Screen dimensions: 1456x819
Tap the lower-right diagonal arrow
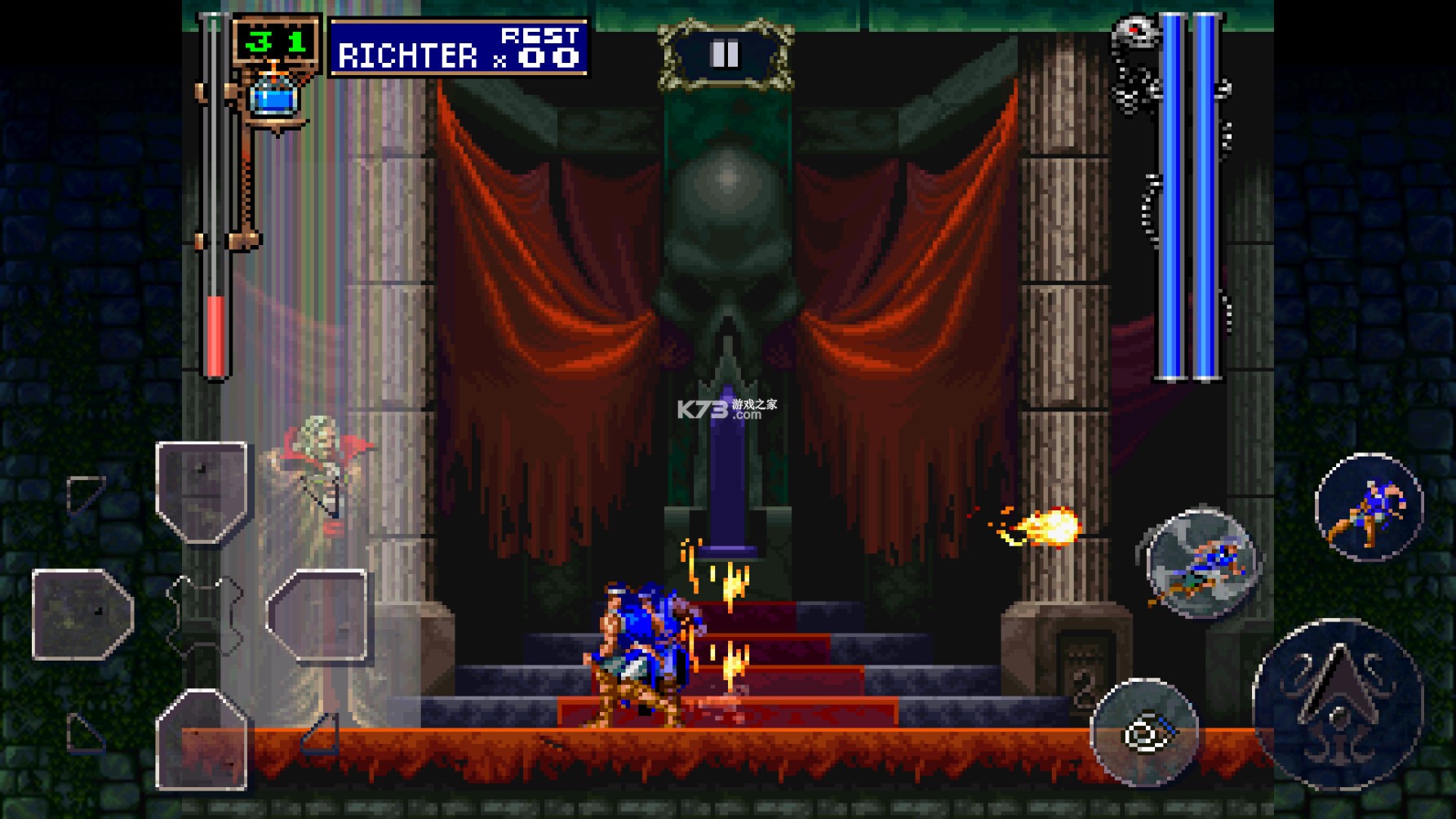pyautogui.click(x=320, y=734)
